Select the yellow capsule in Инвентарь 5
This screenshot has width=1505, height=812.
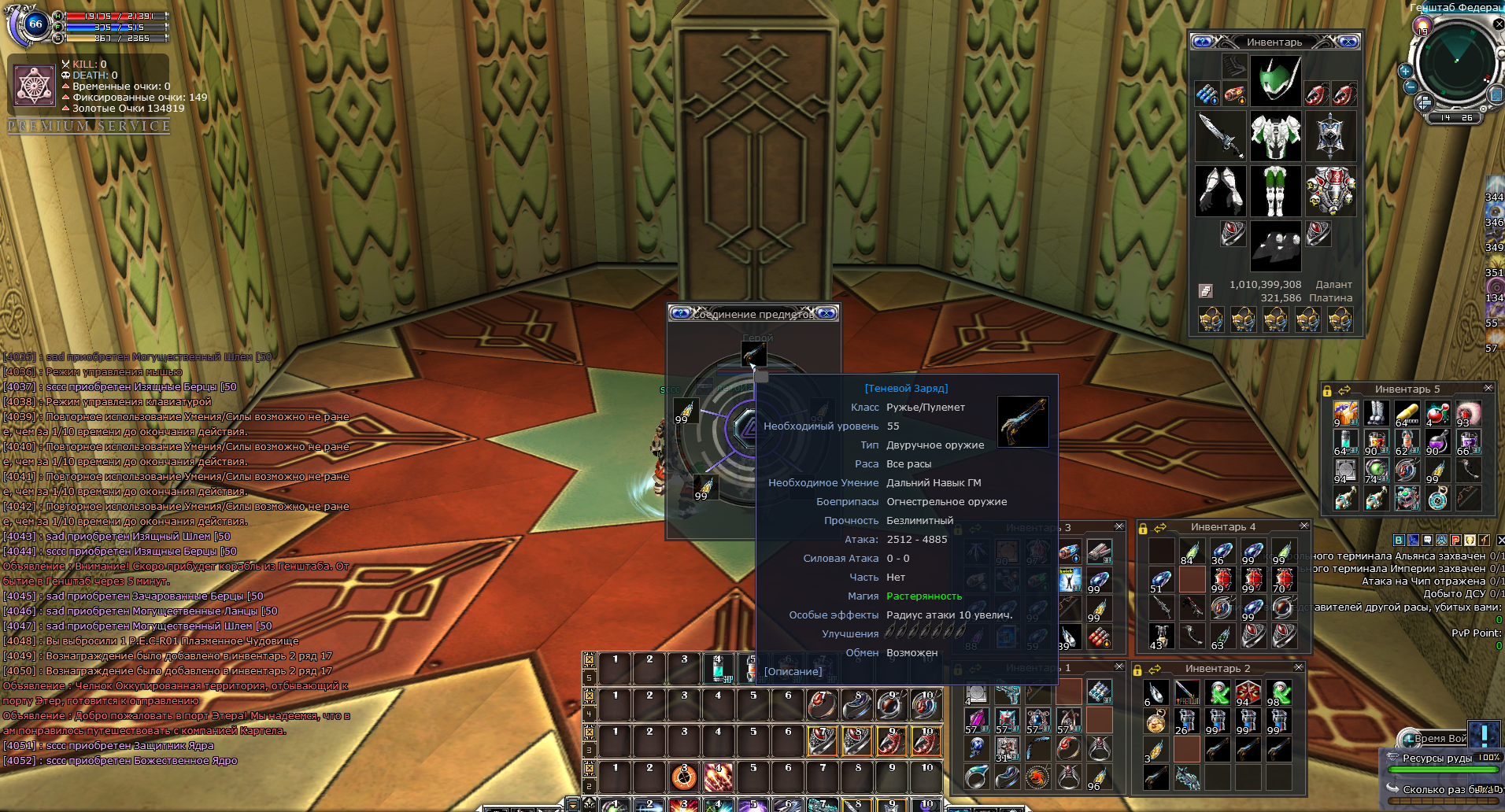click(1407, 412)
